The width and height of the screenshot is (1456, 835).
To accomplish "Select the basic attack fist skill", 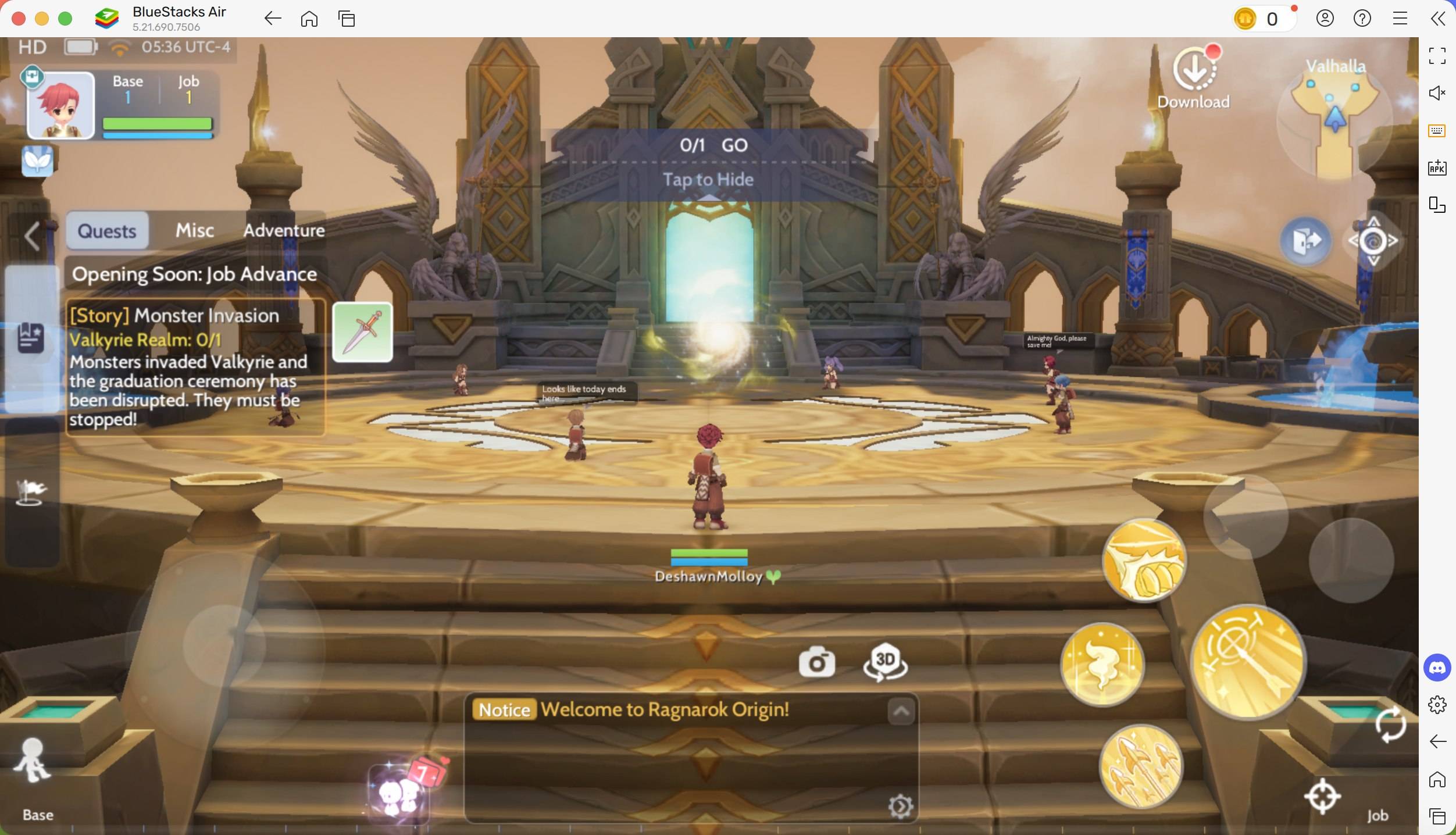I will (x=1144, y=559).
